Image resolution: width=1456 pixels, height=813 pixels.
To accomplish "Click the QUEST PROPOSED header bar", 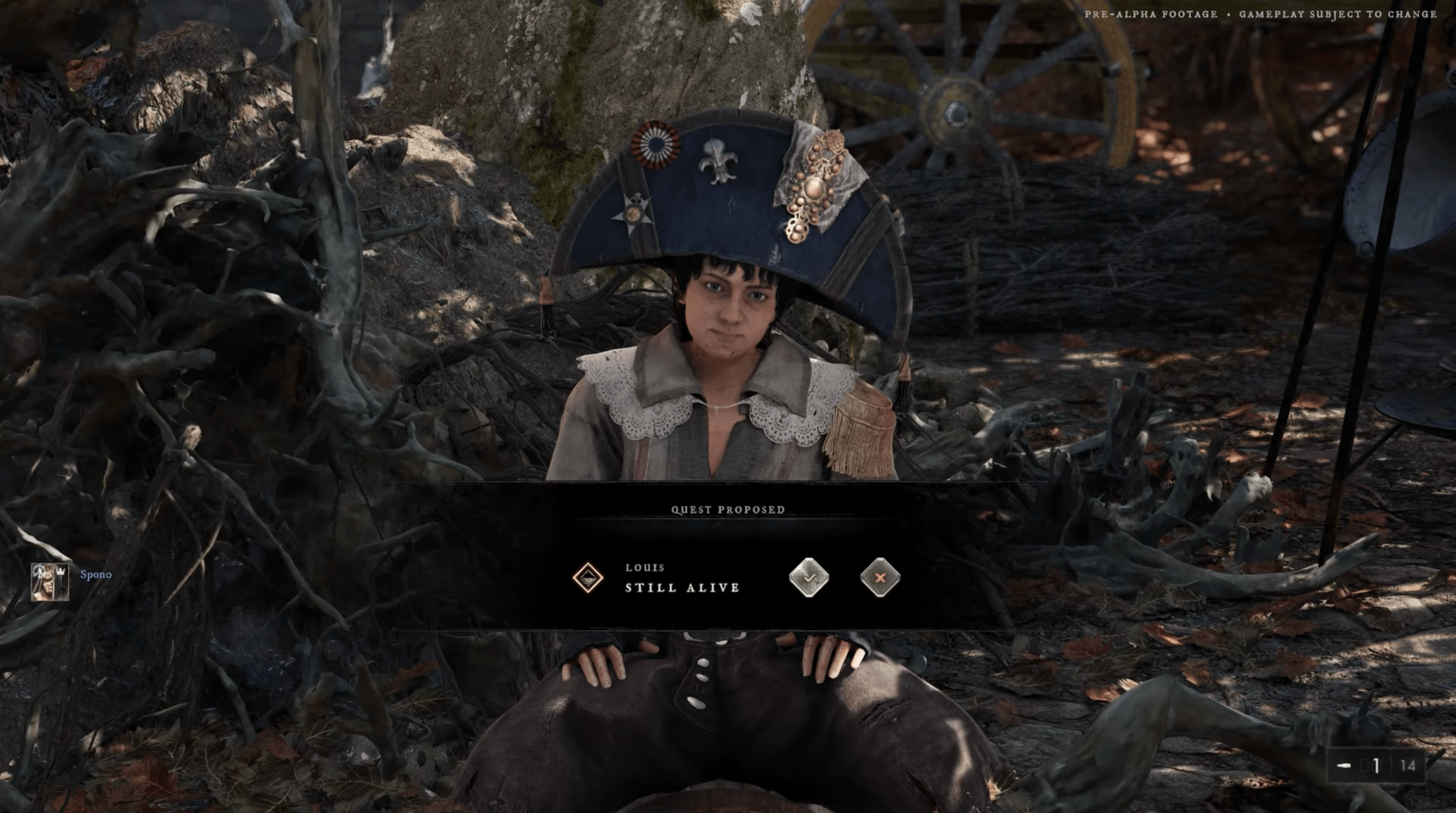I will (x=727, y=509).
